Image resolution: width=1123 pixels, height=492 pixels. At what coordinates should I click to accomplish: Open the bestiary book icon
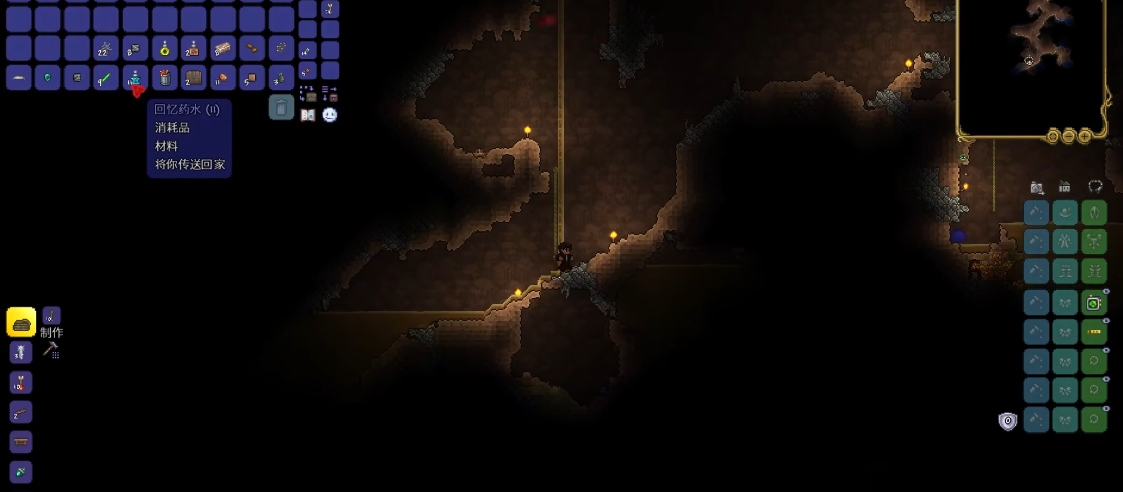coord(308,115)
